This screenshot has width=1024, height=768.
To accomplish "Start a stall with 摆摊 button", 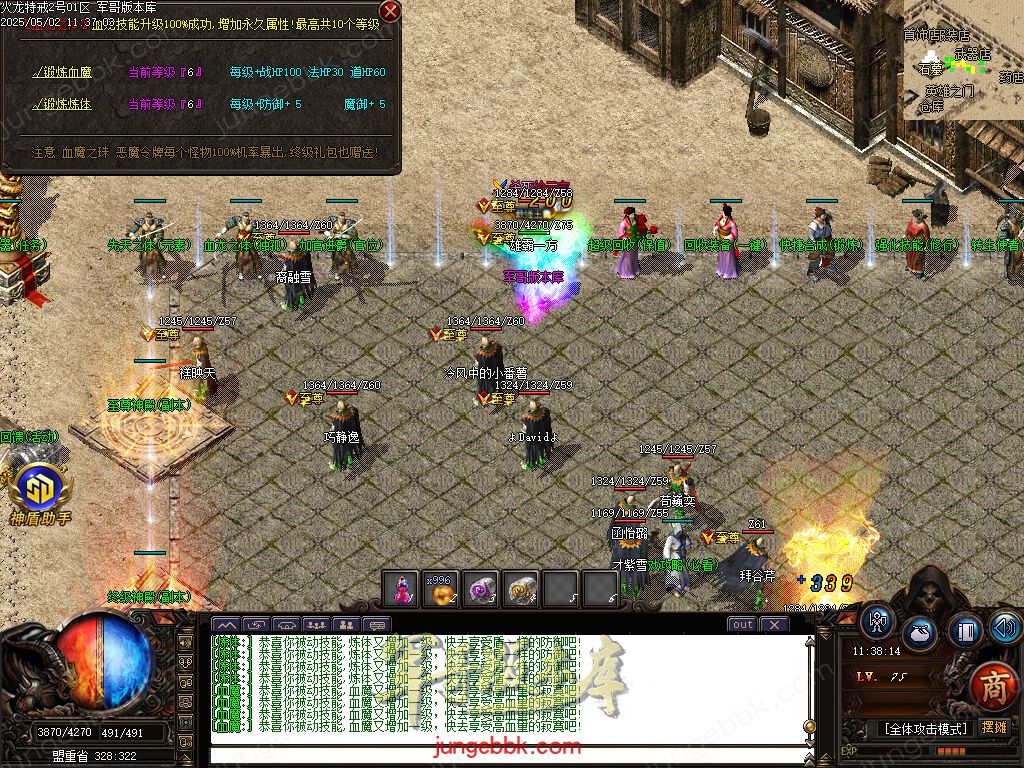I will [994, 727].
